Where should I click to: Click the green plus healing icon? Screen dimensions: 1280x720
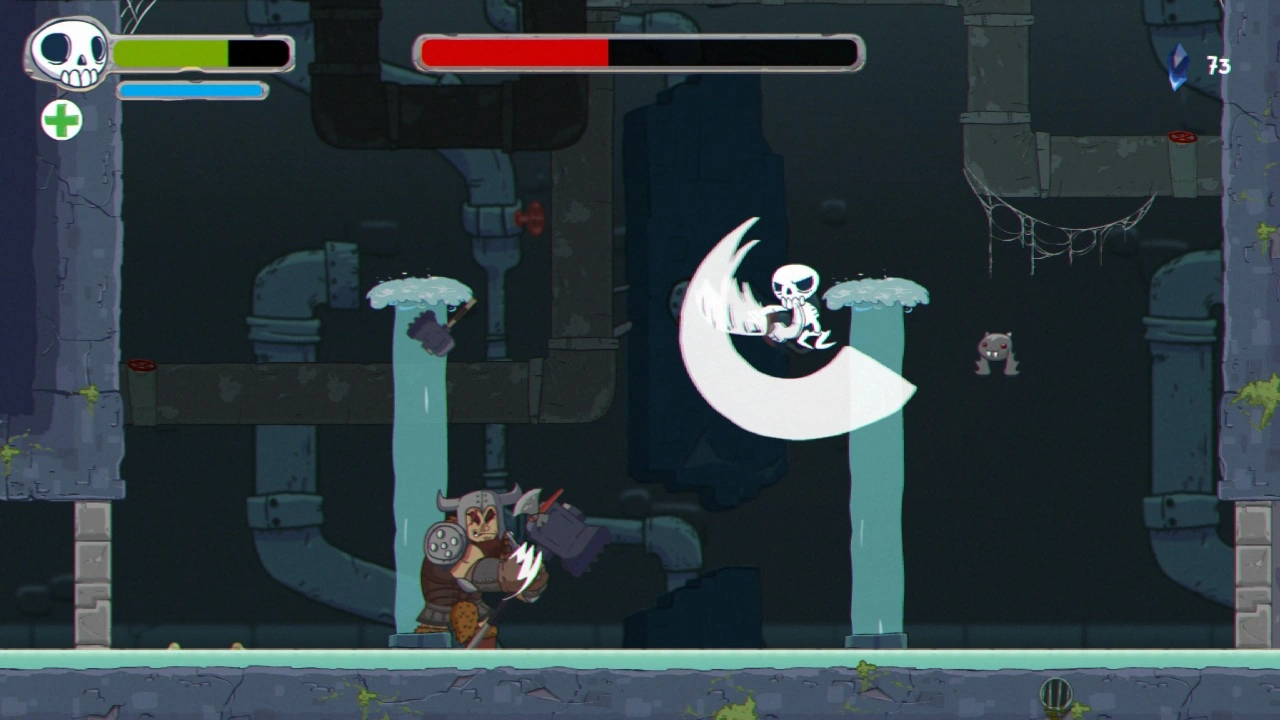61,120
